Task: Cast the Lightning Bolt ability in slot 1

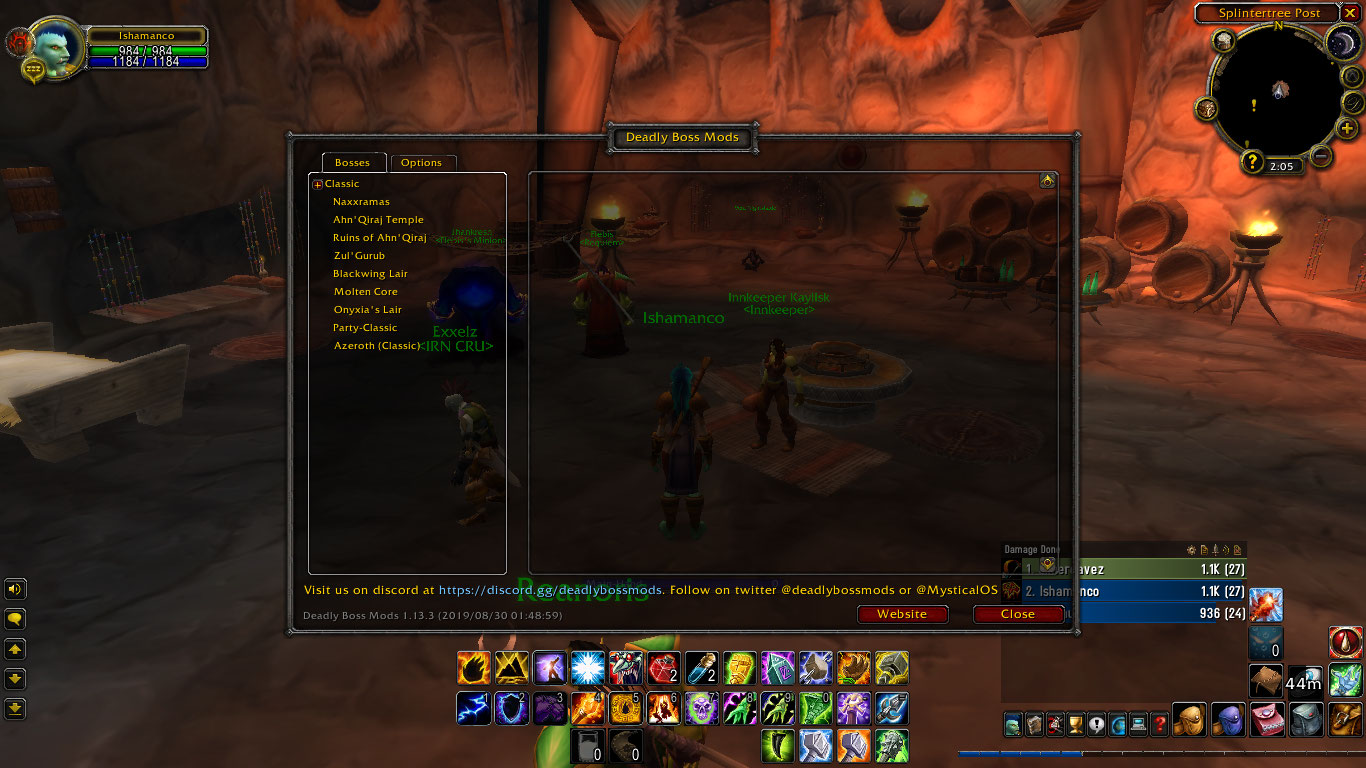Action: pos(473,707)
